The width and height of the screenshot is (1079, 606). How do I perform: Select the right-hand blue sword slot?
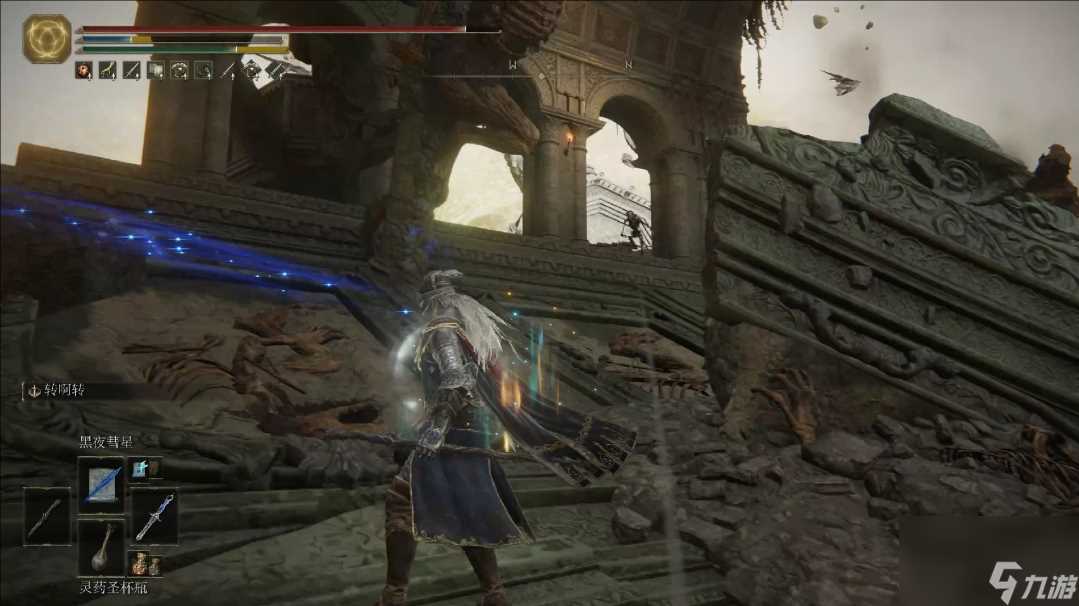tap(155, 516)
